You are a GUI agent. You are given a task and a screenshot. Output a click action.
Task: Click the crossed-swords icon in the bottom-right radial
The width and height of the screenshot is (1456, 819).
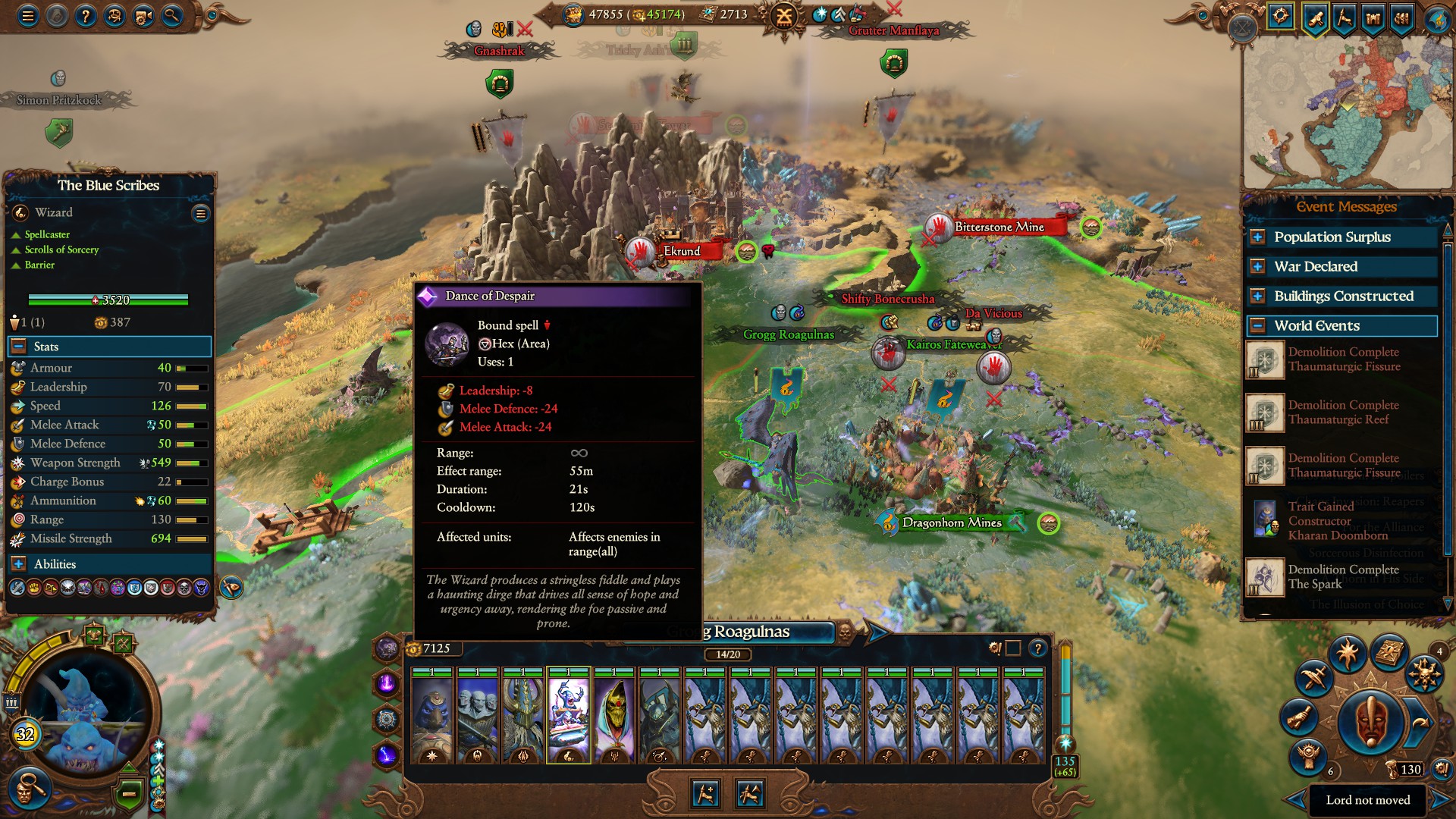[x=1314, y=677]
